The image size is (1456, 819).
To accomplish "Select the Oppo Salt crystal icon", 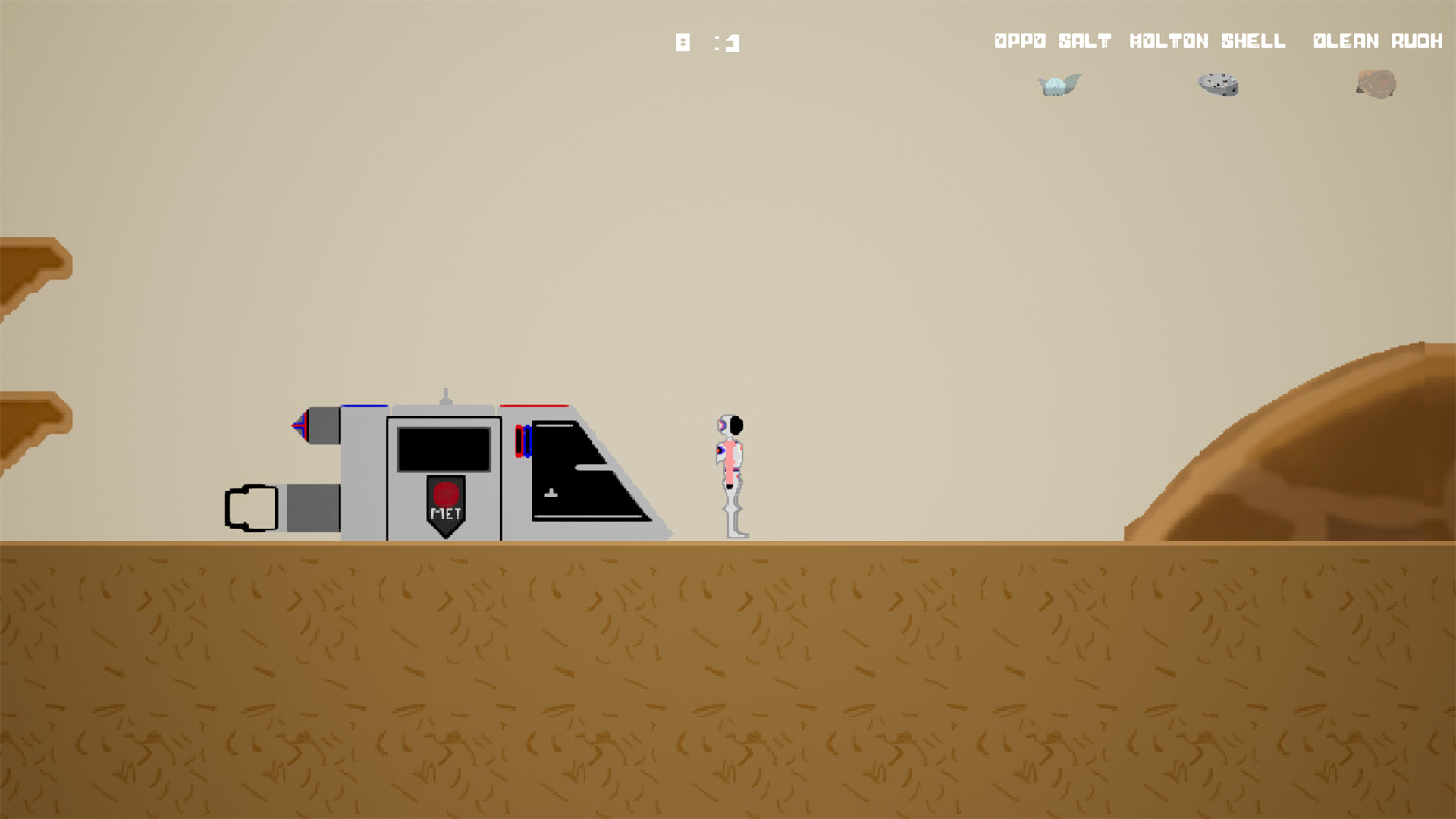I will click(x=1058, y=85).
